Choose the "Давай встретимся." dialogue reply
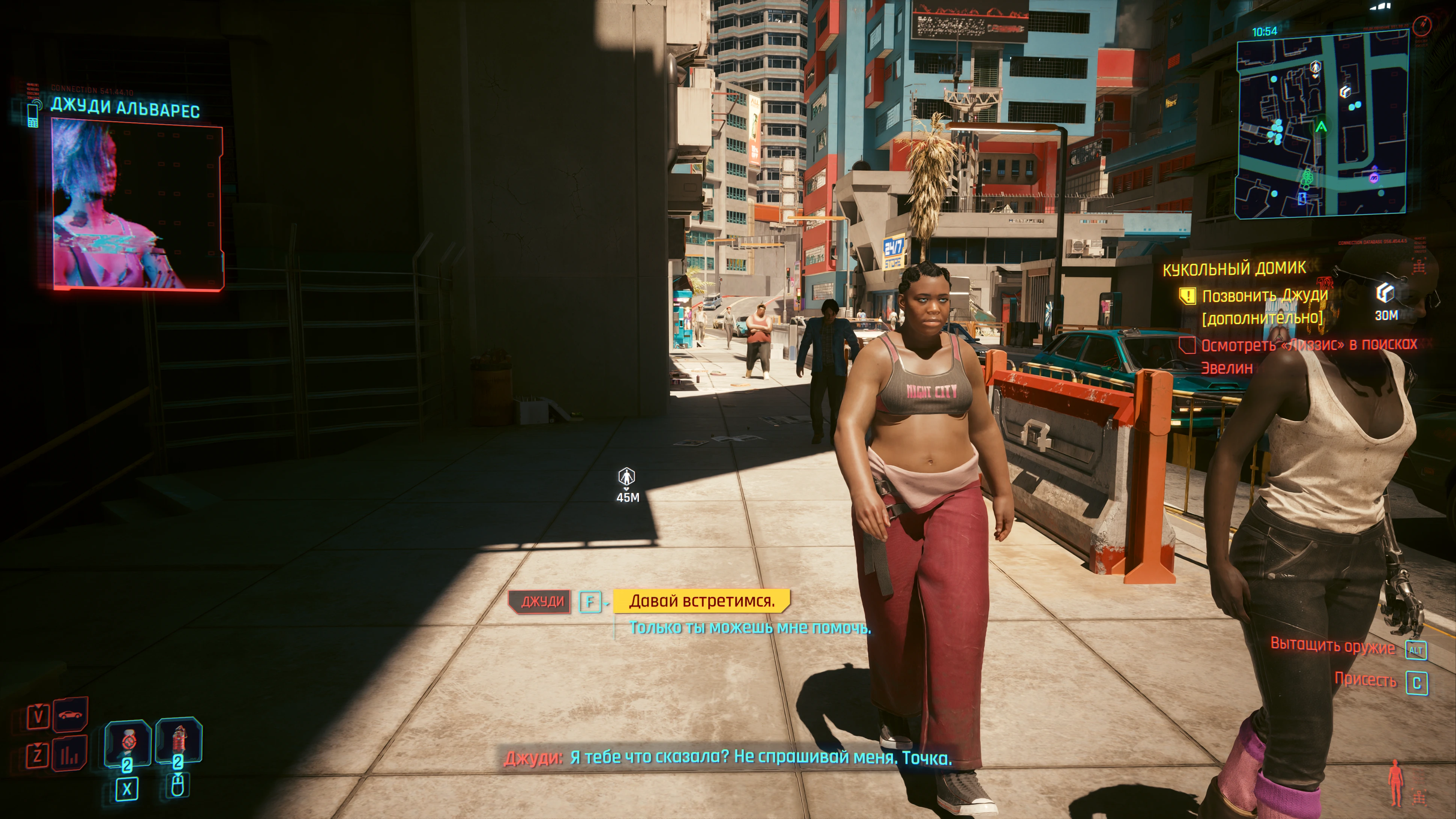Viewport: 1456px width, 819px height. click(701, 601)
